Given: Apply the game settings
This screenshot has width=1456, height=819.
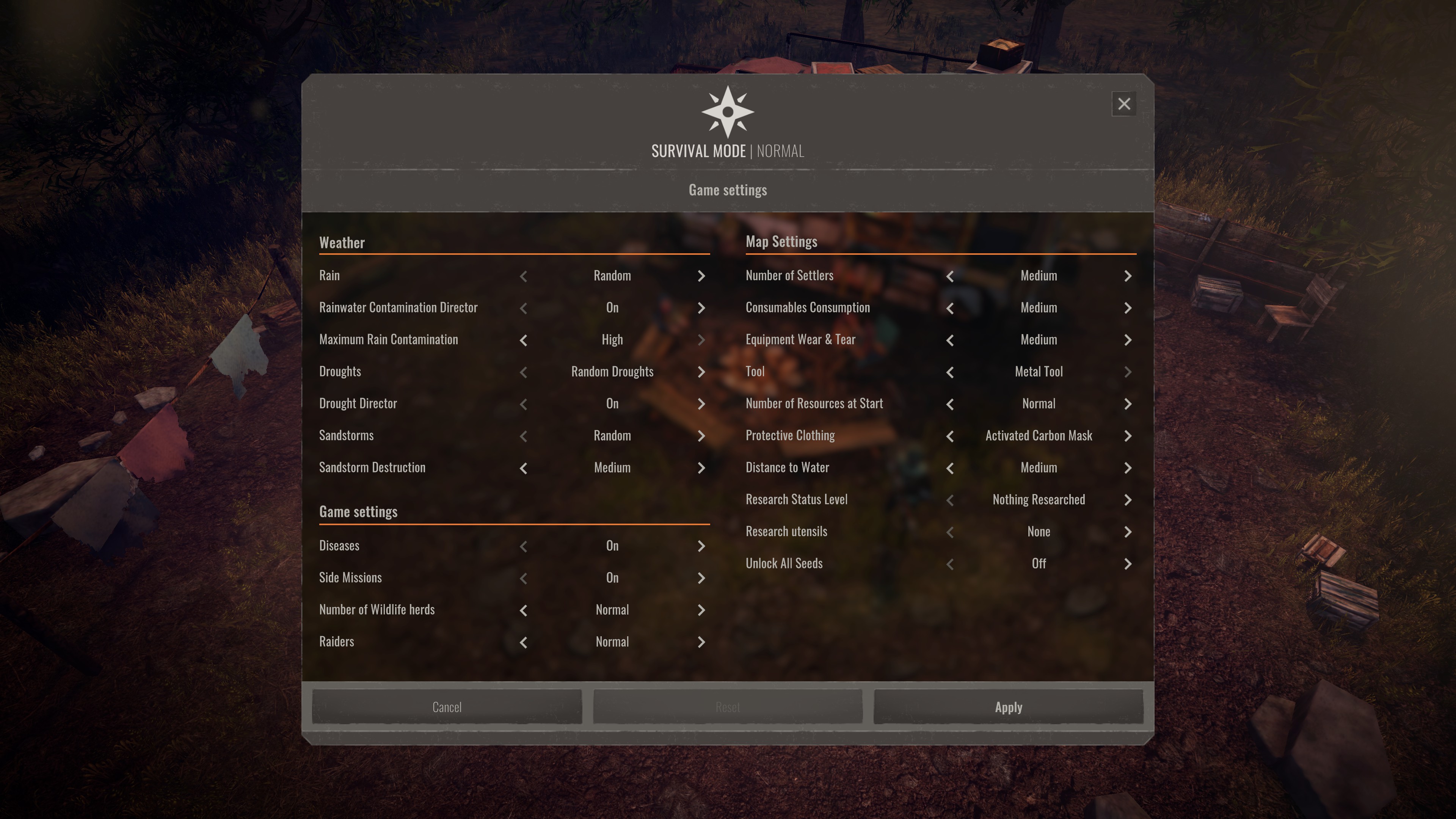Looking at the screenshot, I should tap(1008, 707).
